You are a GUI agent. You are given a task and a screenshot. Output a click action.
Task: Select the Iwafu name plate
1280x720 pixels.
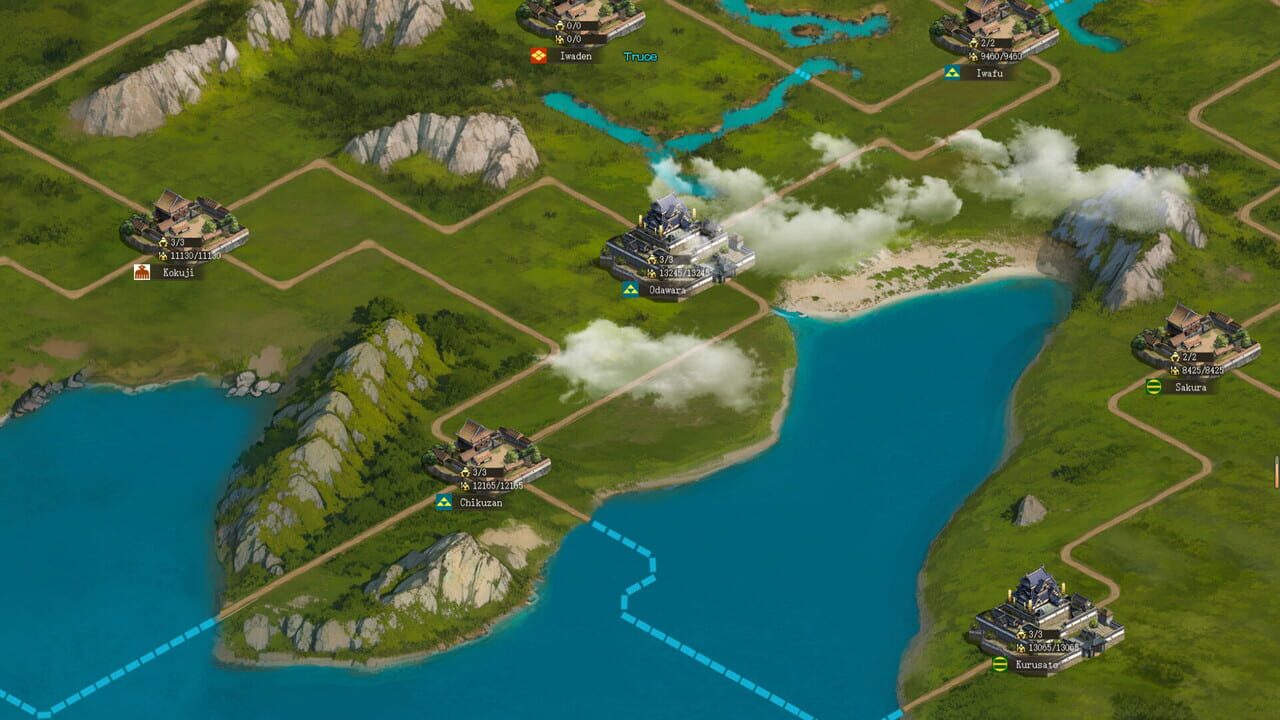pos(990,71)
